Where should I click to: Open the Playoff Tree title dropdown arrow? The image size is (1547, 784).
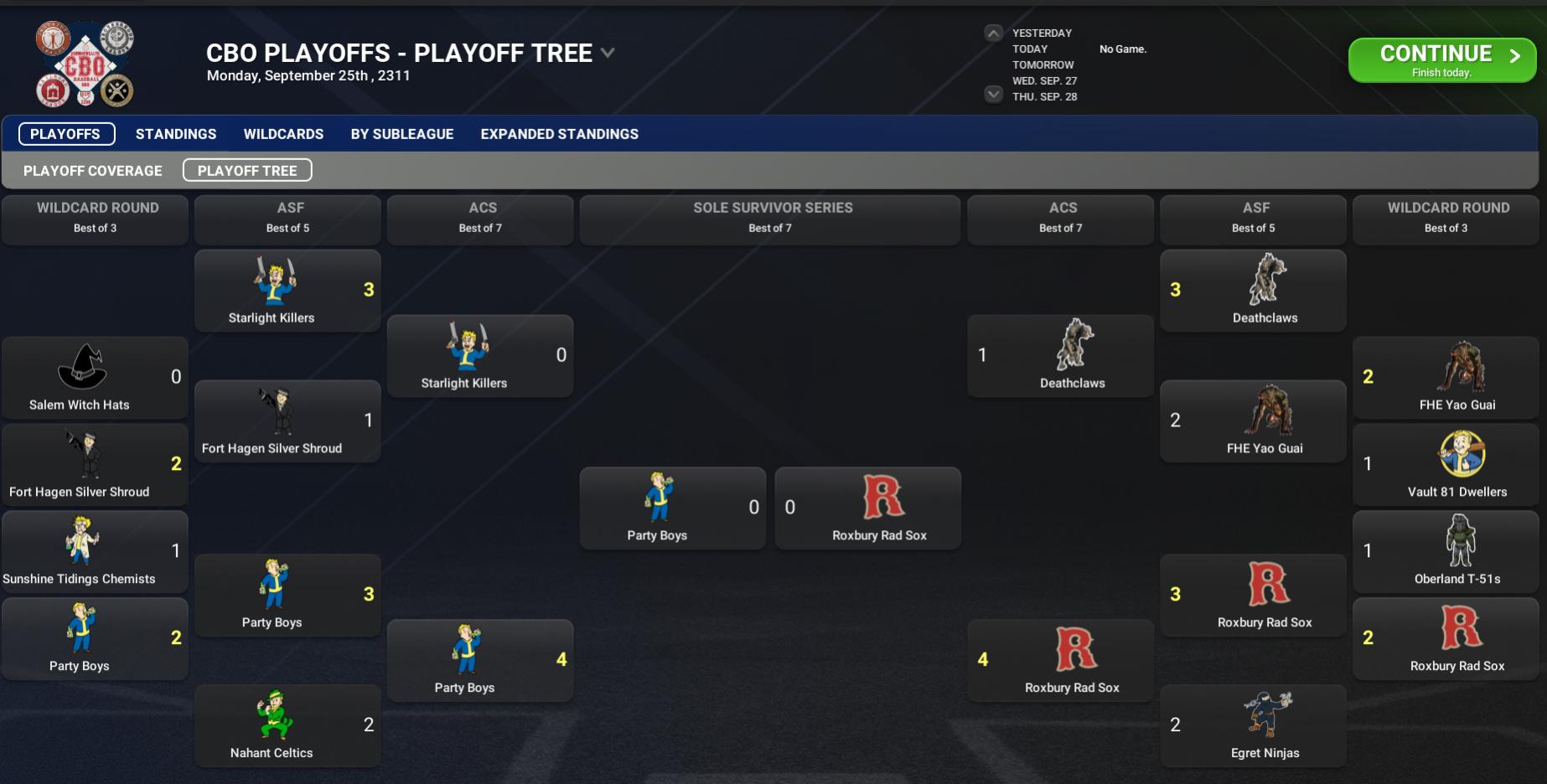point(608,53)
